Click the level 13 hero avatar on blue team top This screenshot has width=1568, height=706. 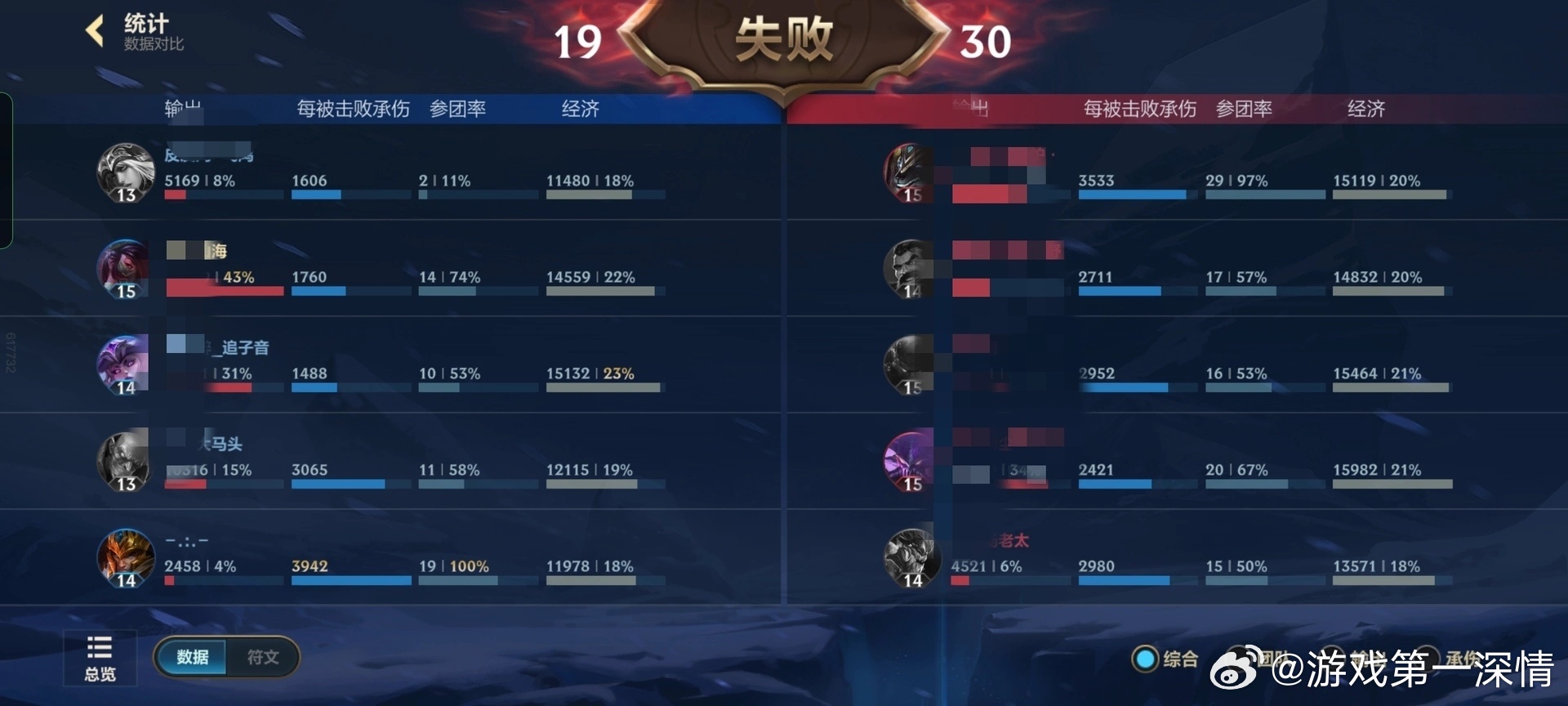click(125, 173)
